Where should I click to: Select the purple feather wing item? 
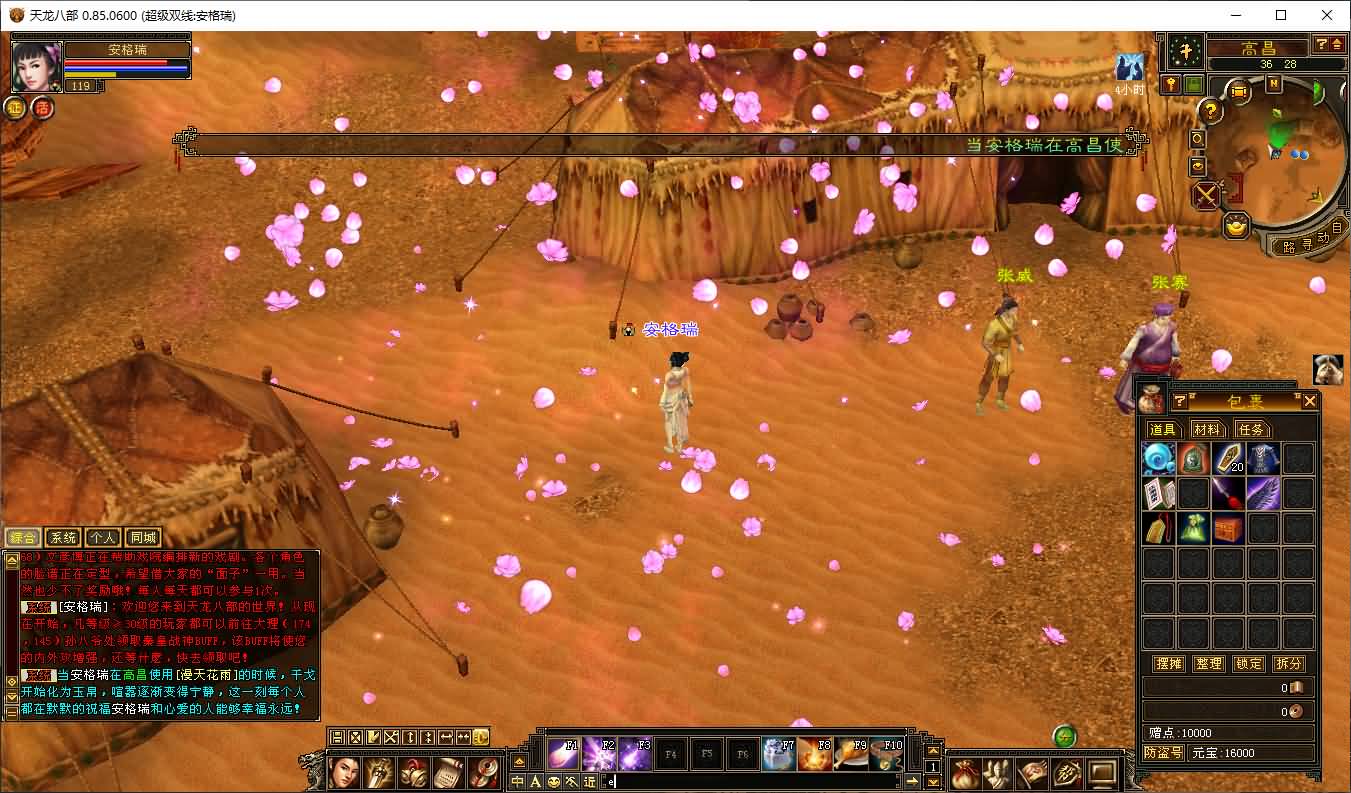click(1263, 493)
